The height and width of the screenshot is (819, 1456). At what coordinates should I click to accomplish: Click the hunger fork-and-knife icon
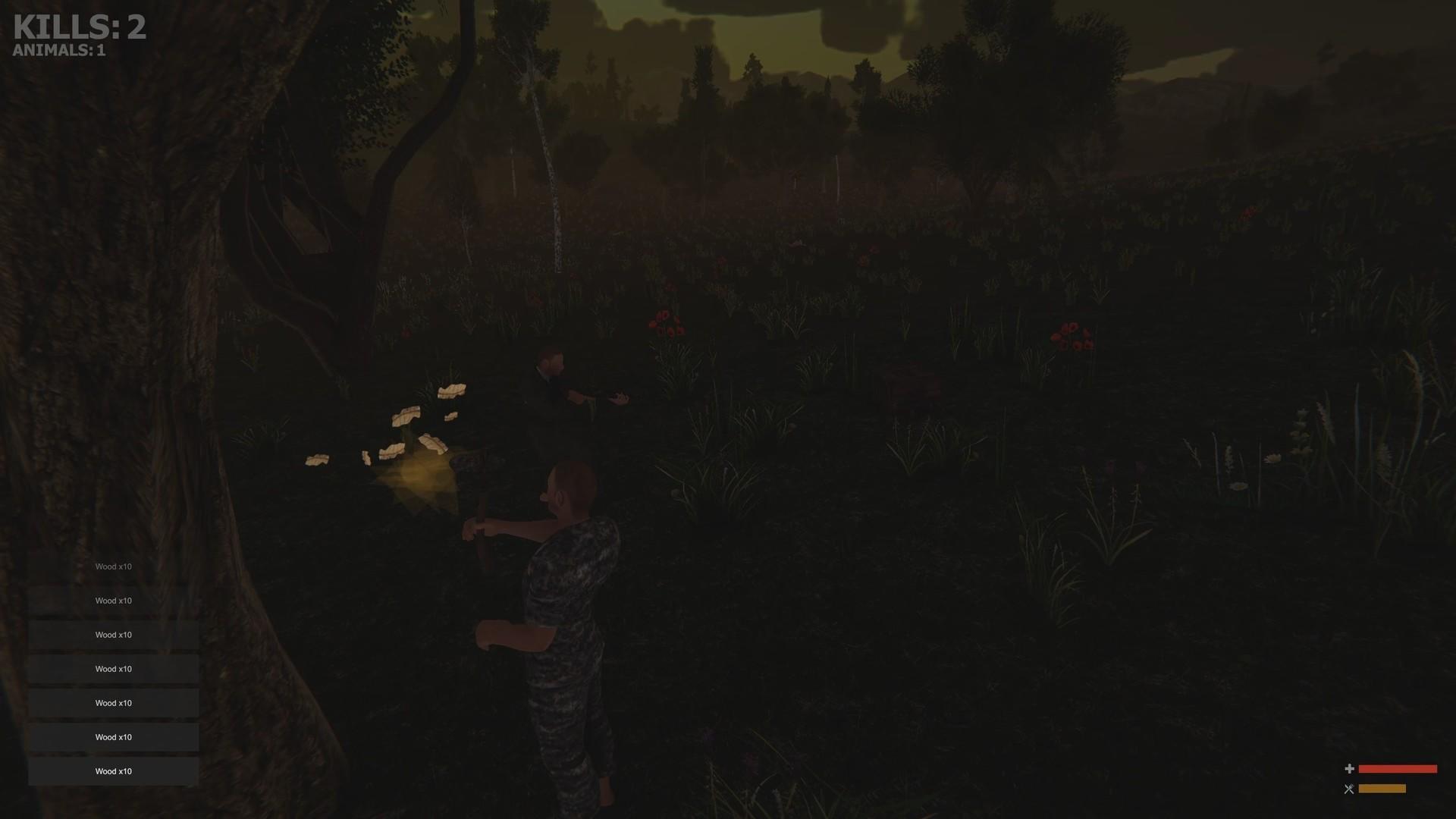click(1351, 789)
